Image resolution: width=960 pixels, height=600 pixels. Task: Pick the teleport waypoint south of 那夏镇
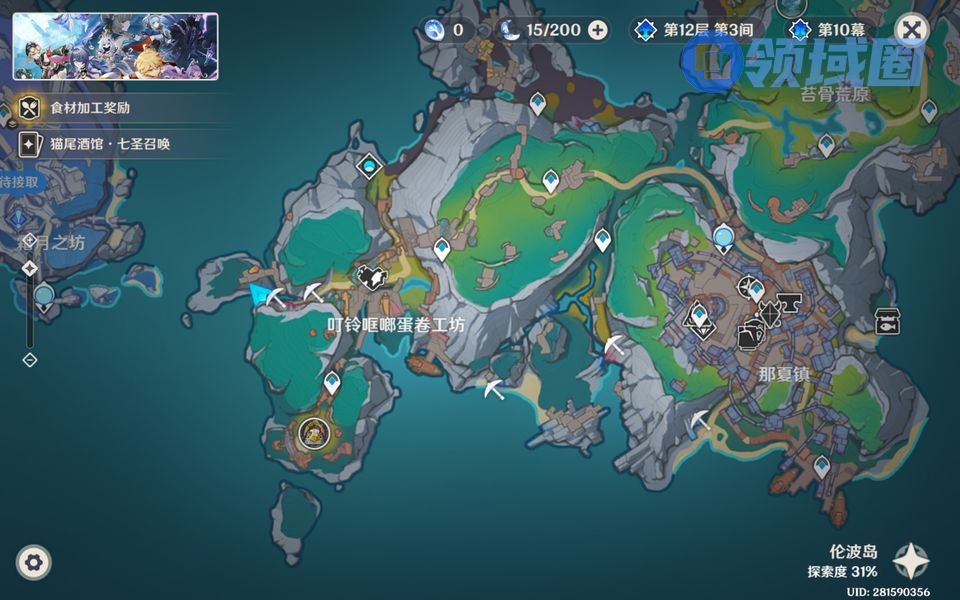[821, 466]
